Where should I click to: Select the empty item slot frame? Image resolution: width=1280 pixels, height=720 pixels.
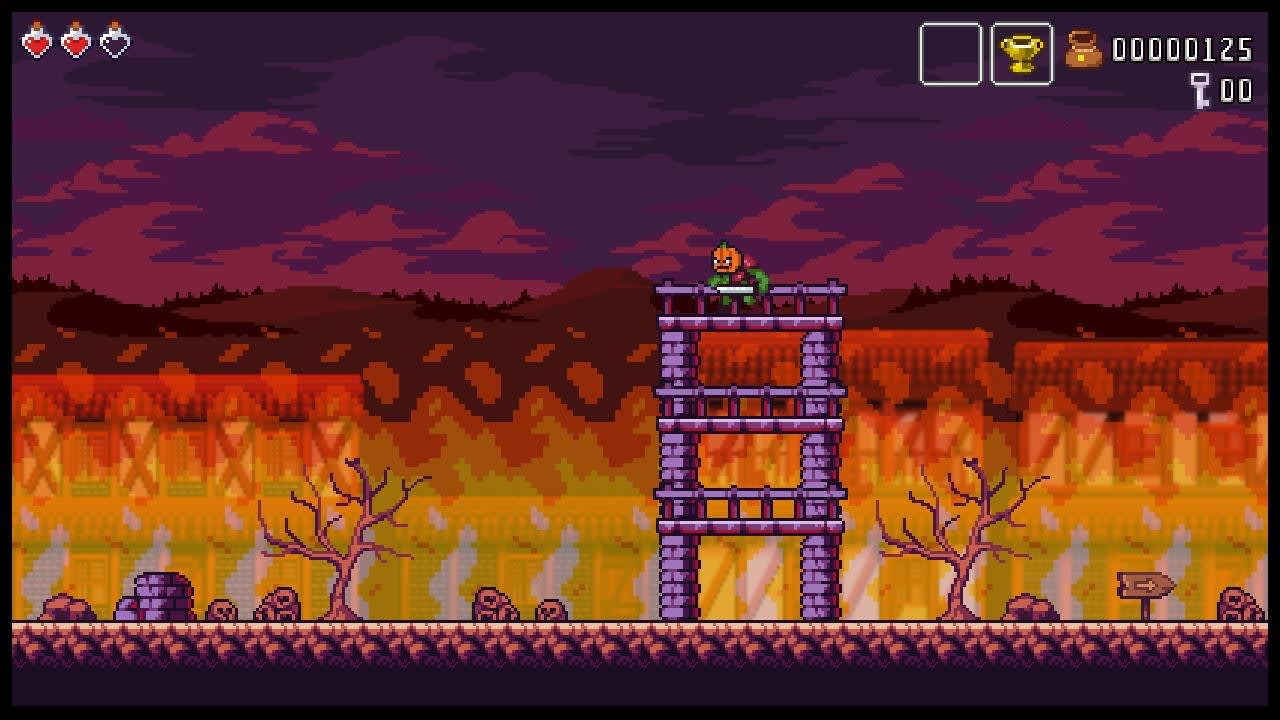coord(950,54)
